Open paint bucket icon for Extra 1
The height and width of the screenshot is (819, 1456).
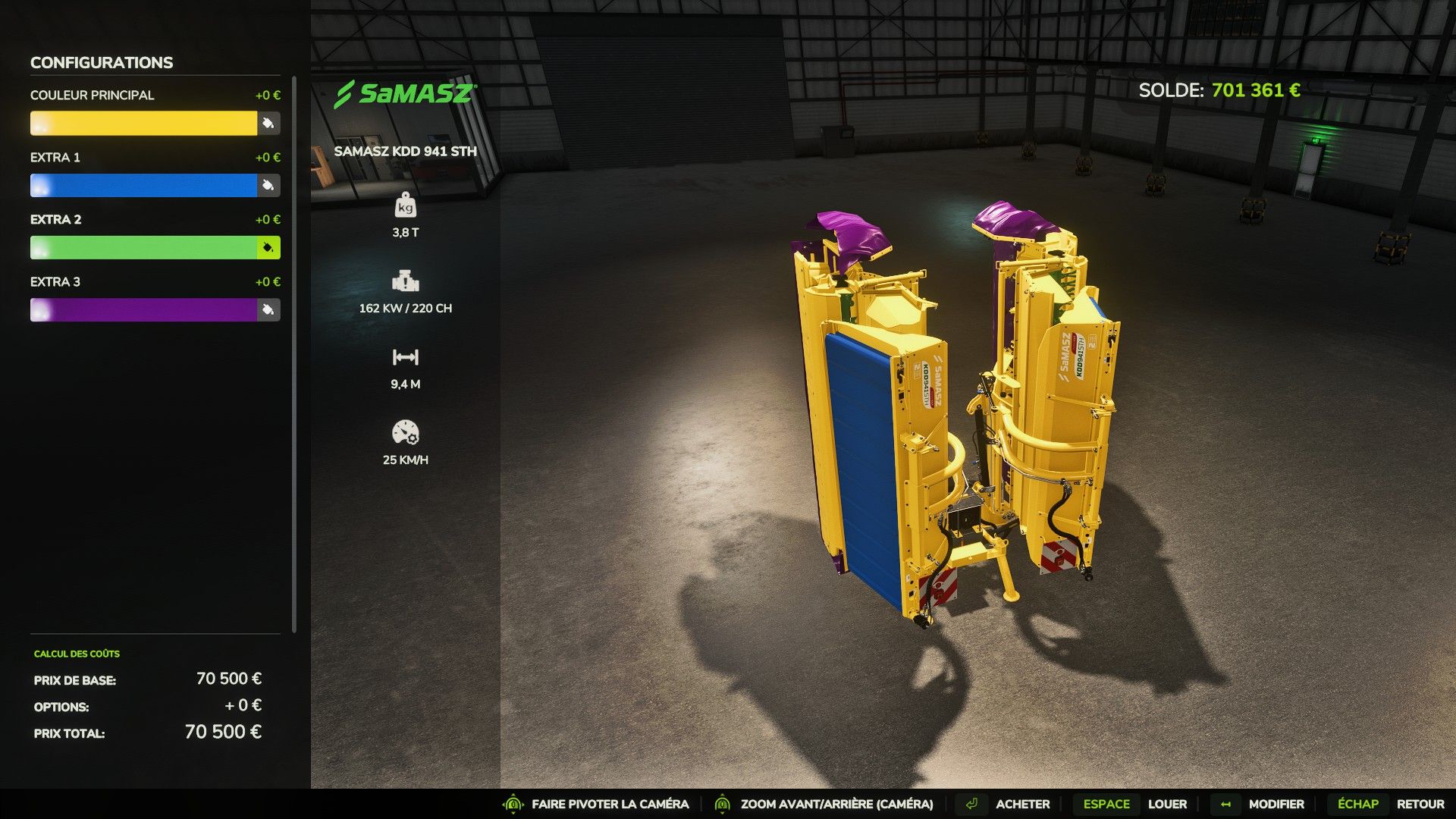(x=268, y=185)
